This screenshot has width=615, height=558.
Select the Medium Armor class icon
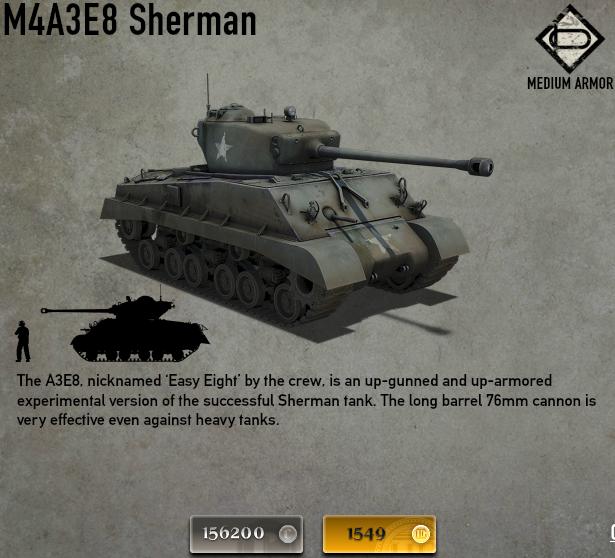coord(568,39)
